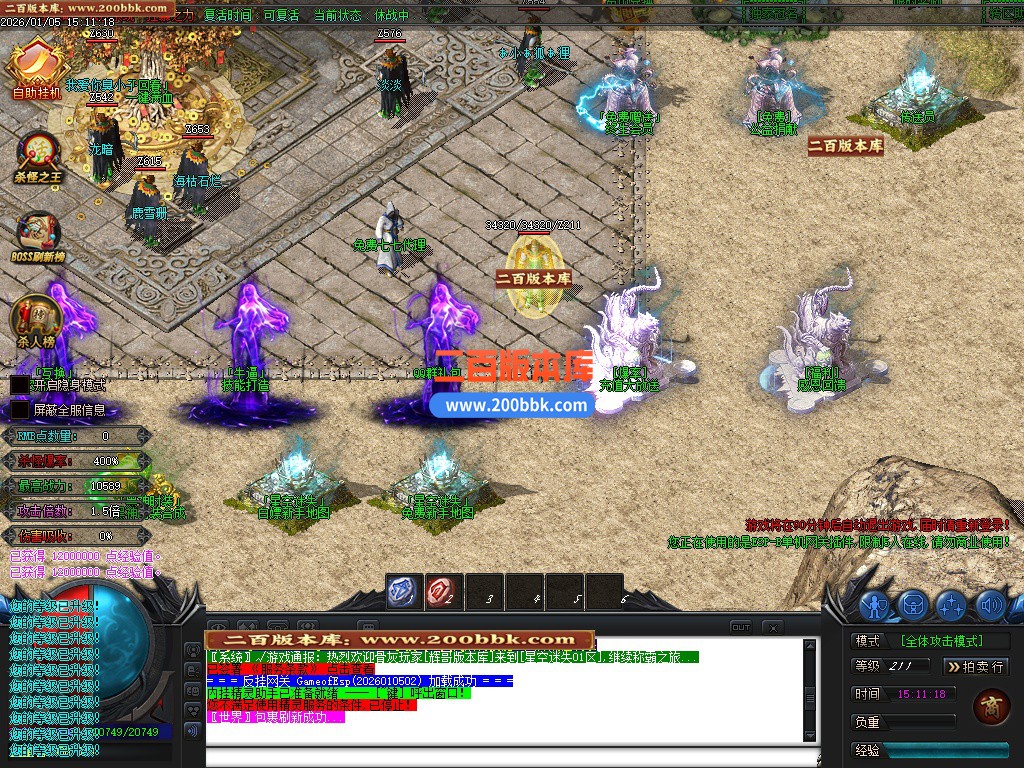The width and height of the screenshot is (1024, 768).
Task: Toggle sound with the speaker icon
Action: point(990,605)
